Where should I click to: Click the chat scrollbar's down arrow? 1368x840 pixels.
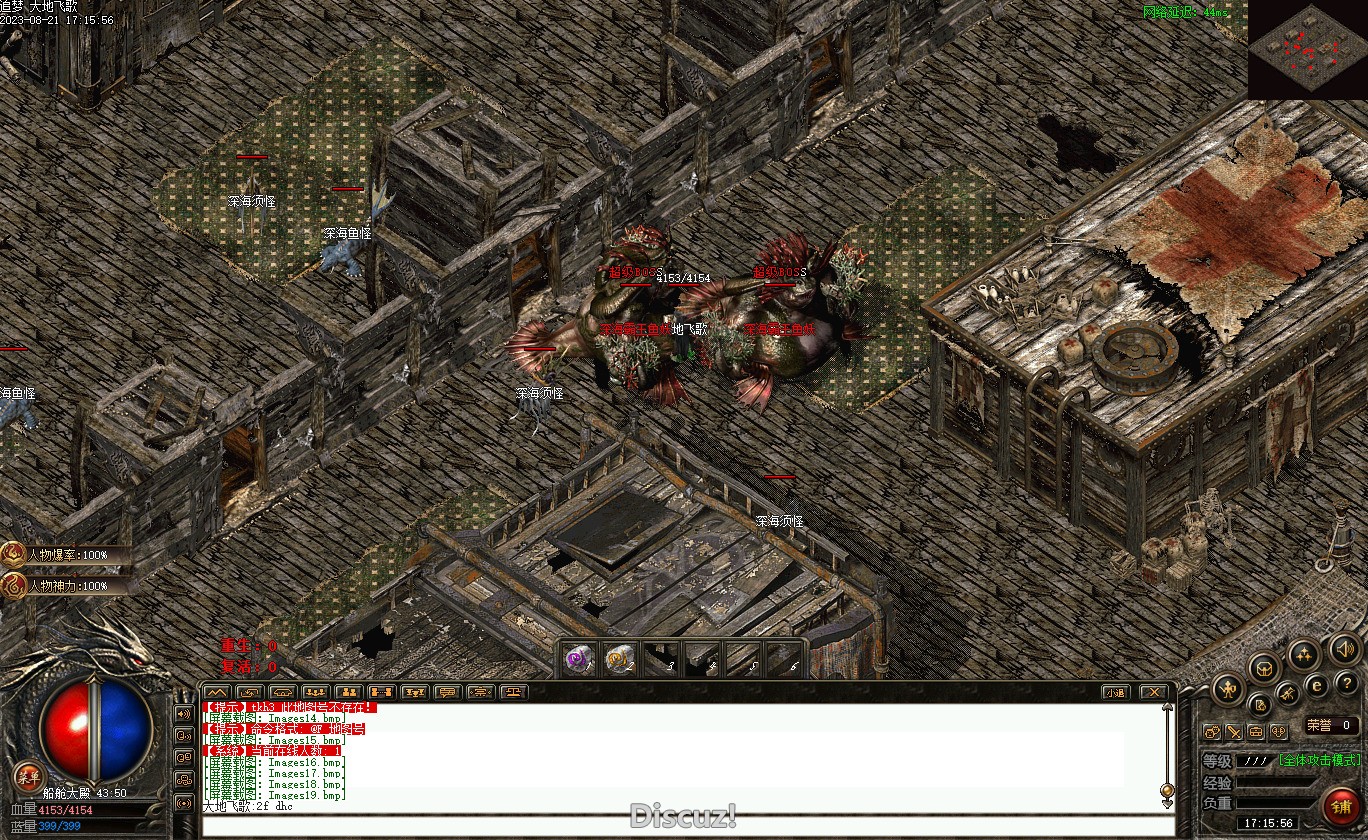coord(1166,802)
